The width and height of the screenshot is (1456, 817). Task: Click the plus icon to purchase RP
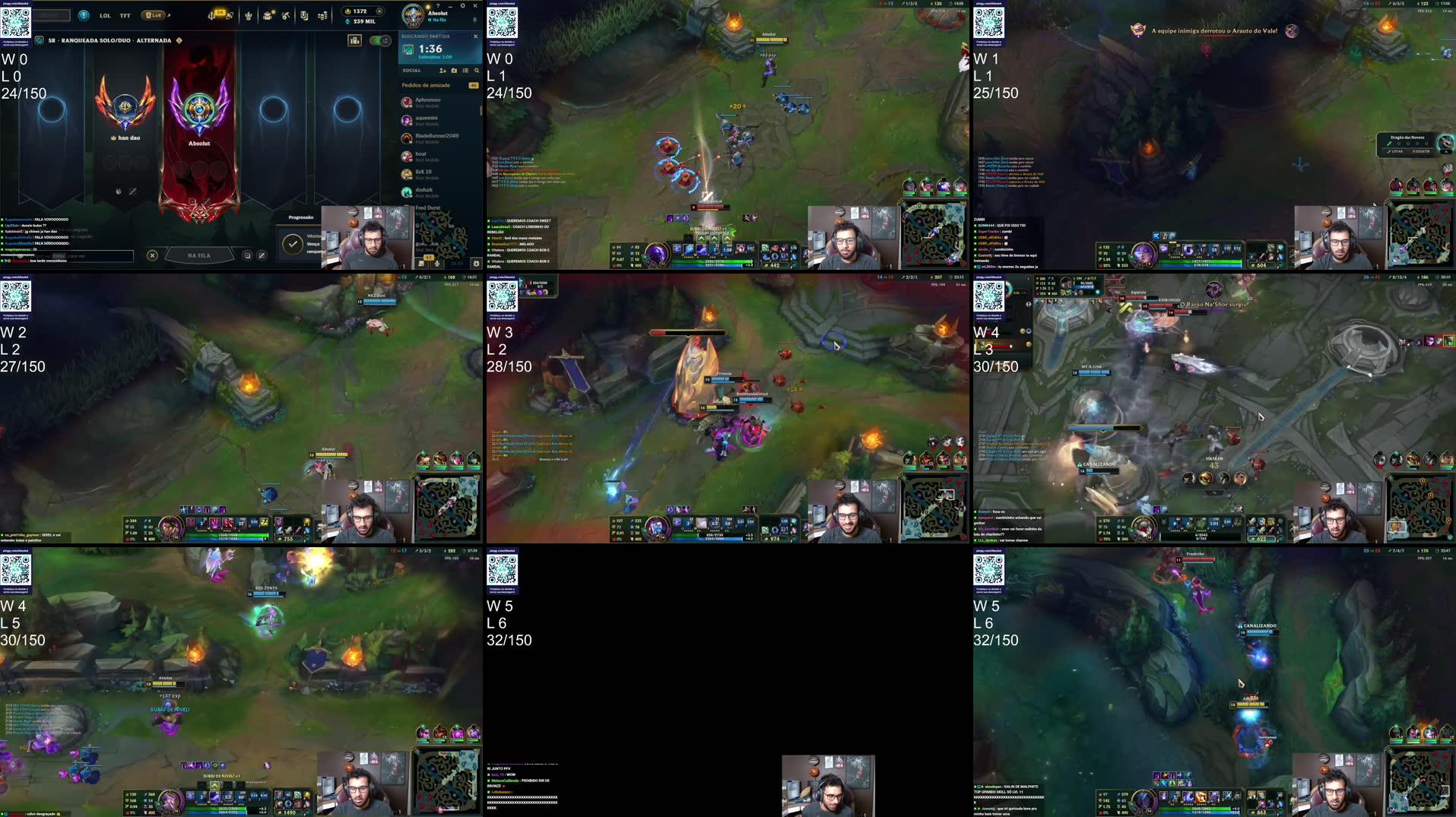tap(379, 11)
